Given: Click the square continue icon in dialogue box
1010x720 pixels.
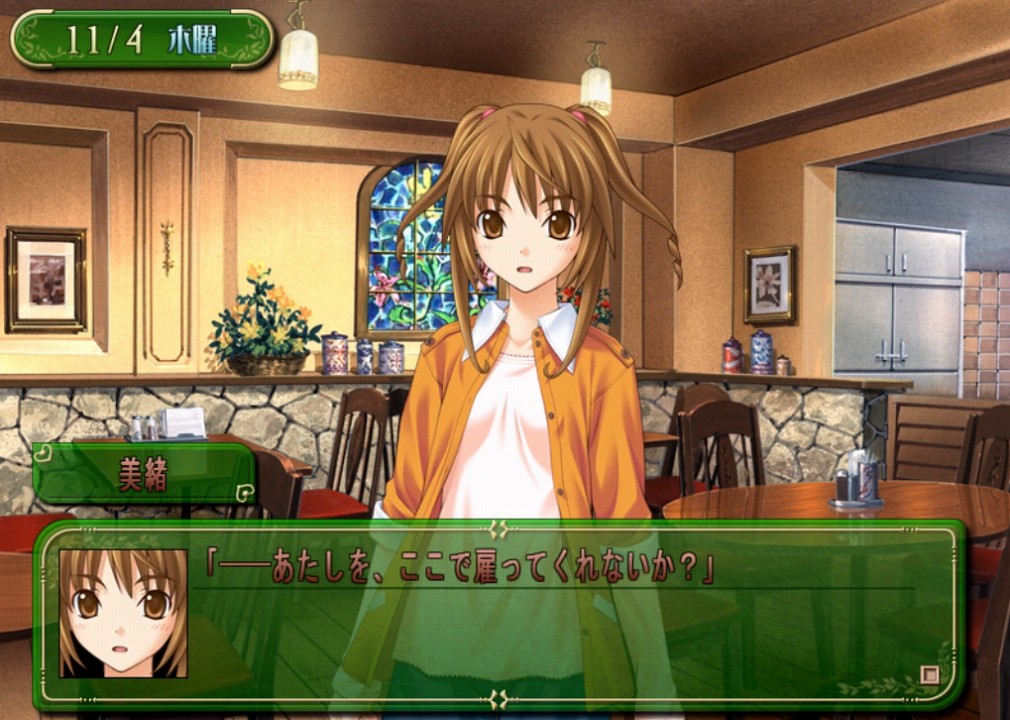Looking at the screenshot, I should pos(929,675).
